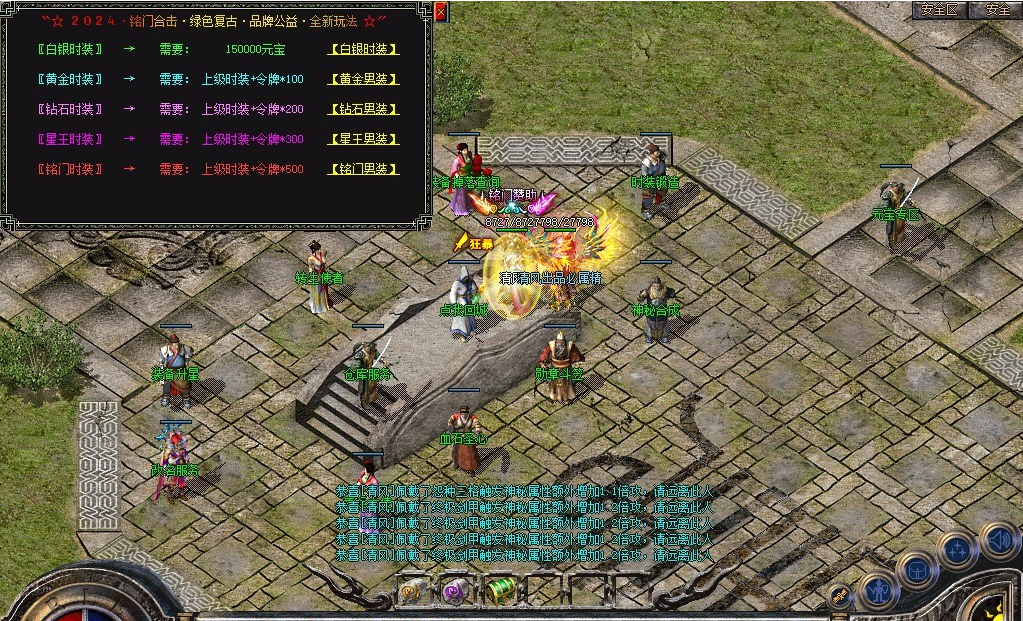Toggle sound with the speaker button
This screenshot has height=621, width=1023.
998,540
